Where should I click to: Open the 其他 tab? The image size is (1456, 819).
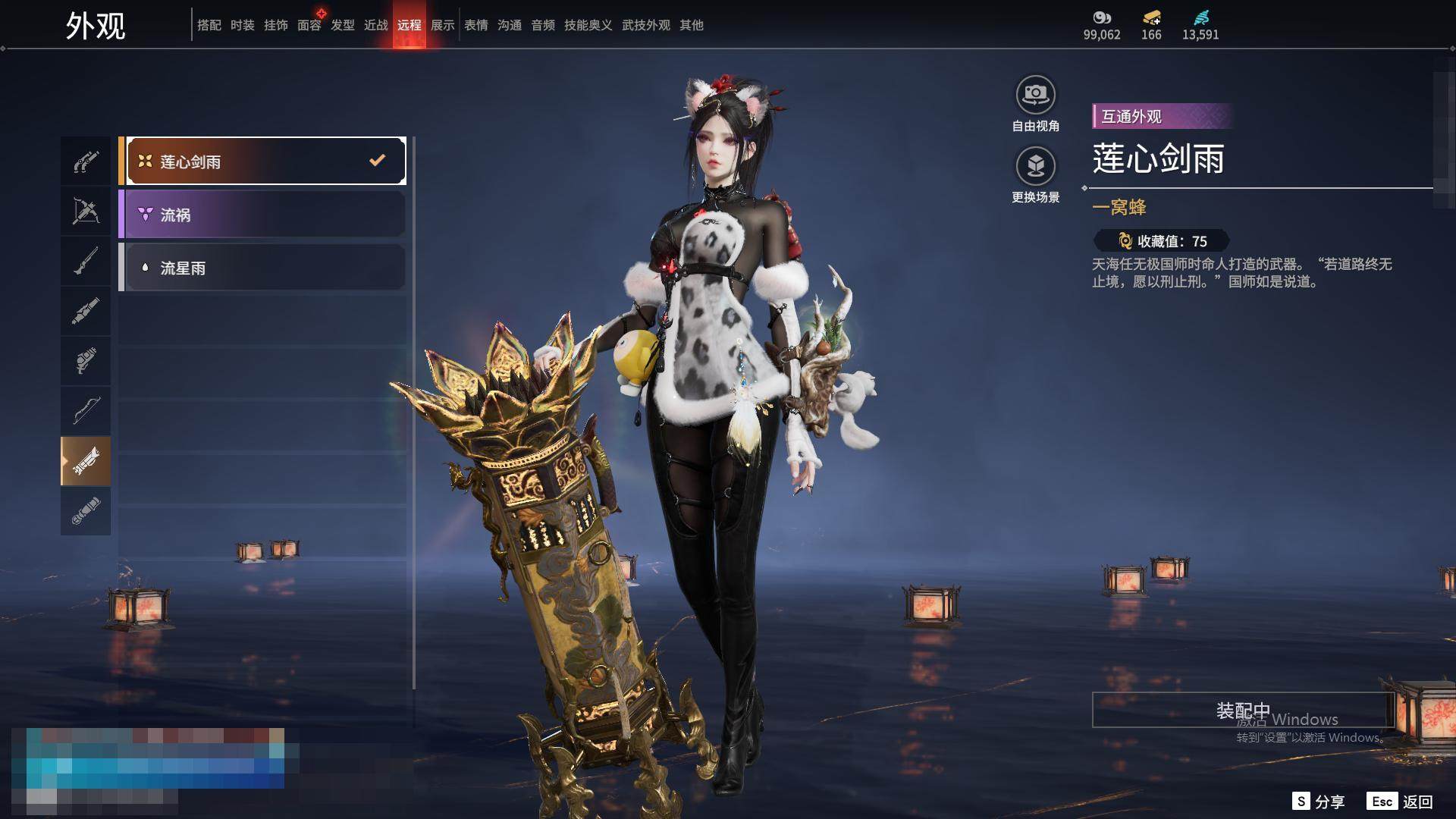click(x=692, y=25)
